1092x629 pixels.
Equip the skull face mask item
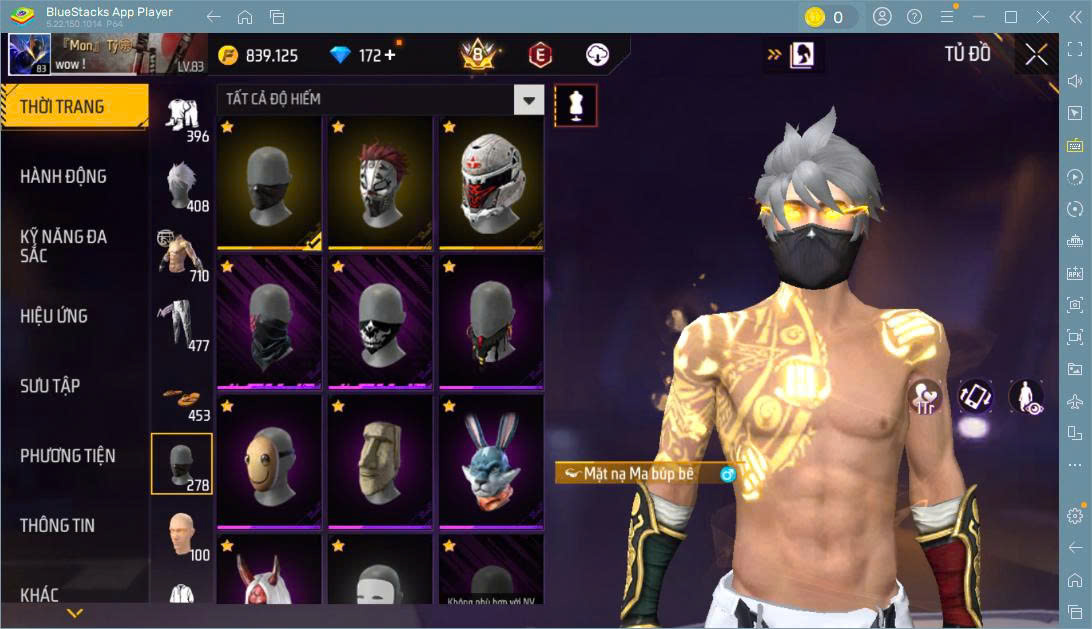pos(380,320)
